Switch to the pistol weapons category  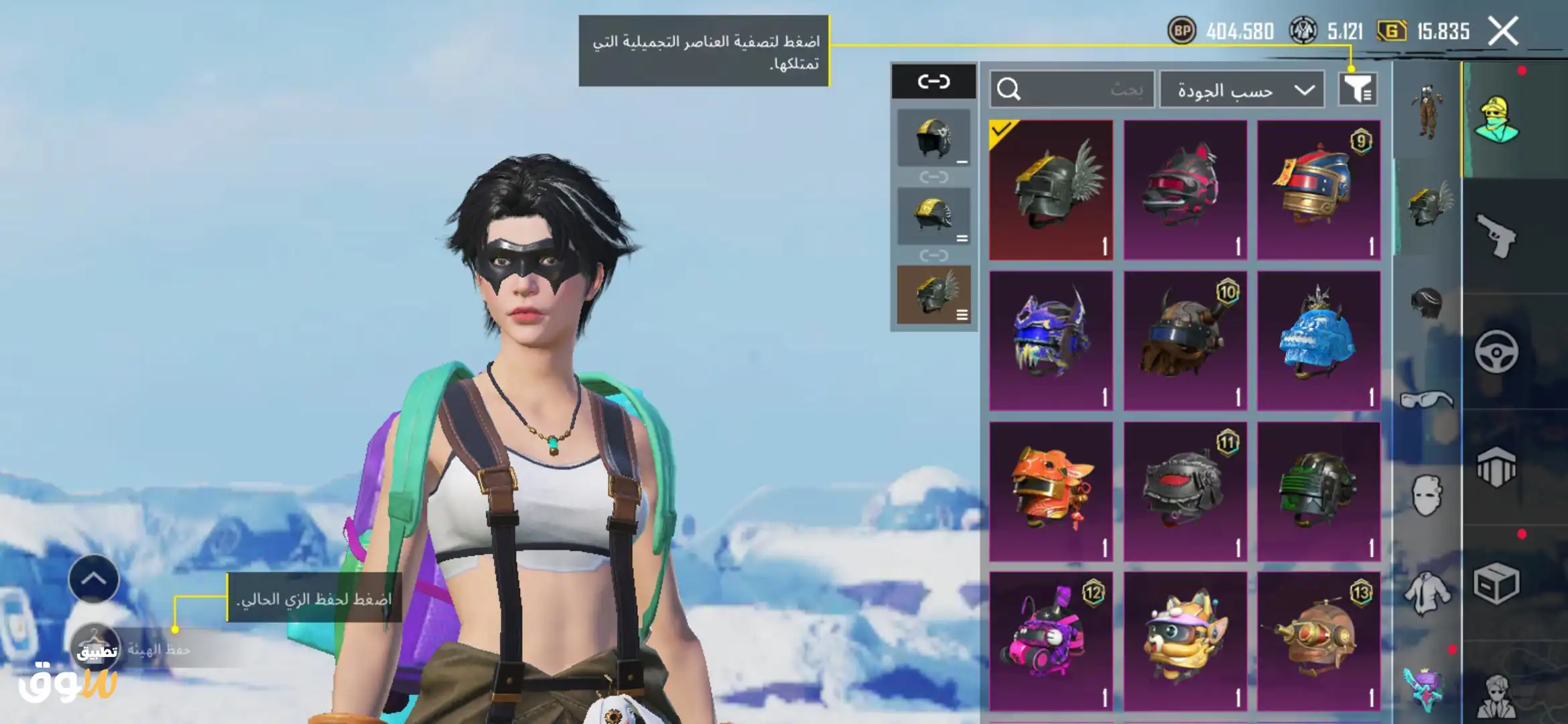[1497, 235]
